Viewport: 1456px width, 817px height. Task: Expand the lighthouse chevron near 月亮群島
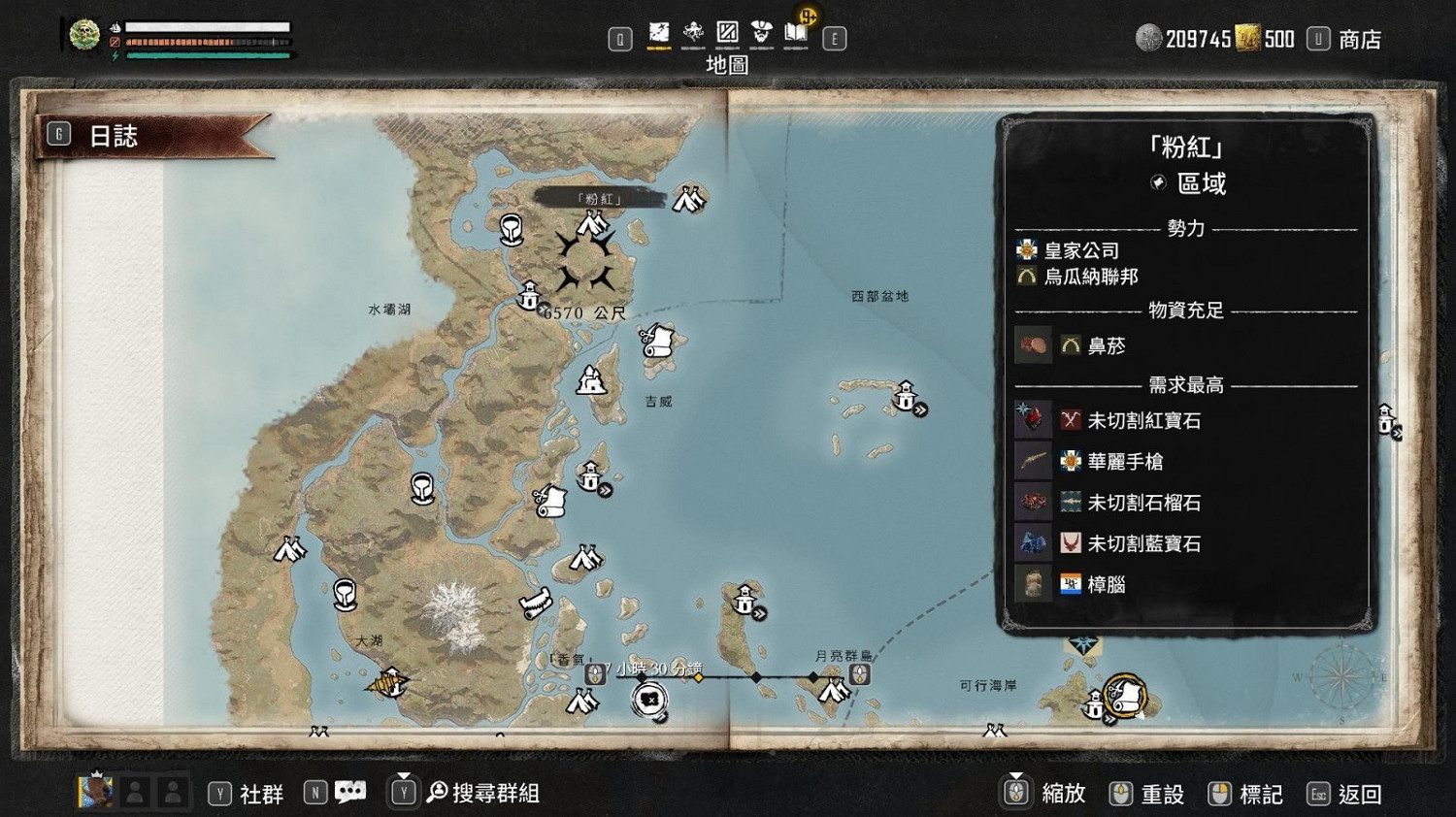[759, 613]
